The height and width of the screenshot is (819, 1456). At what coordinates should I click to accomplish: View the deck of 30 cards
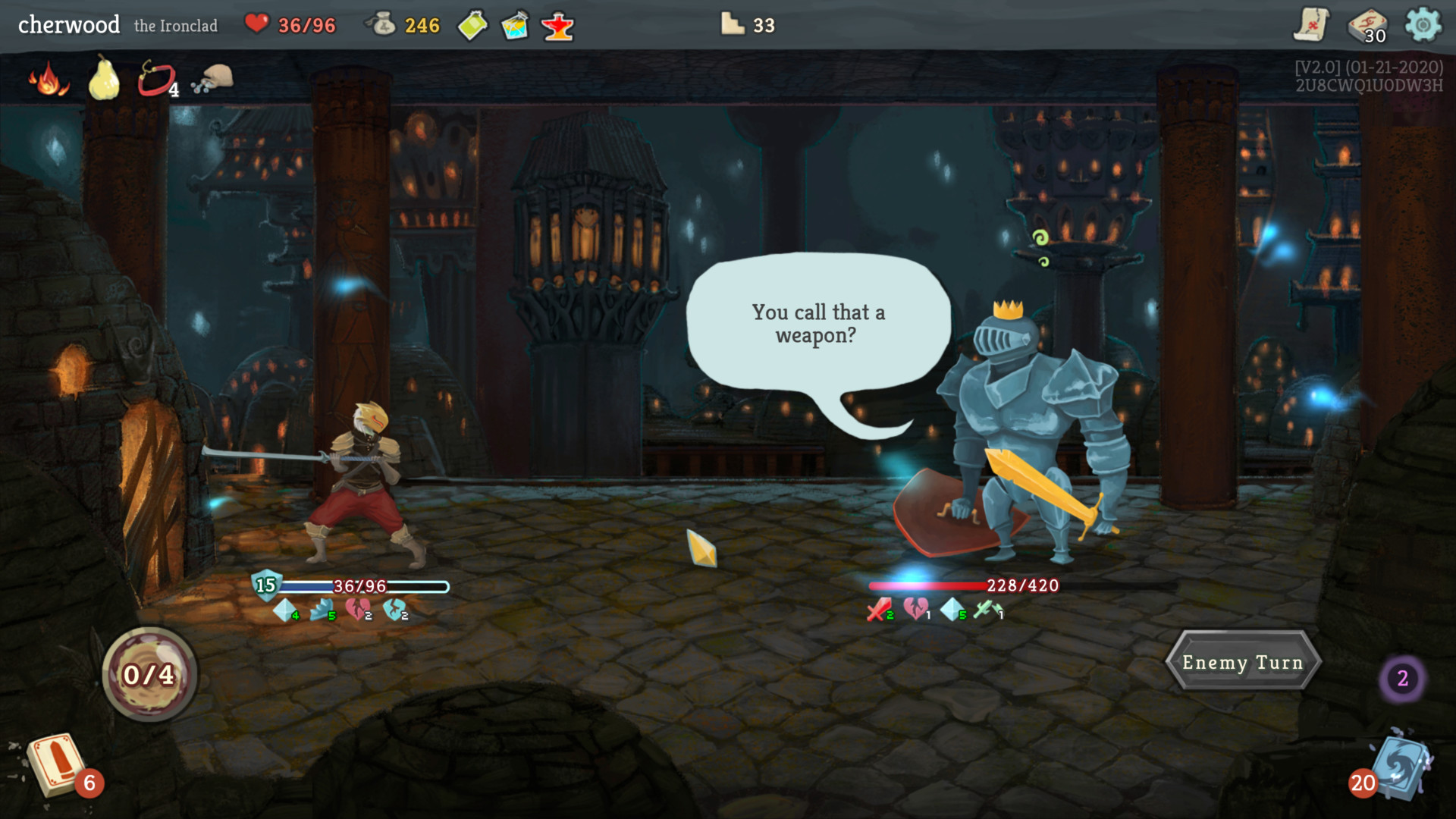[1367, 26]
